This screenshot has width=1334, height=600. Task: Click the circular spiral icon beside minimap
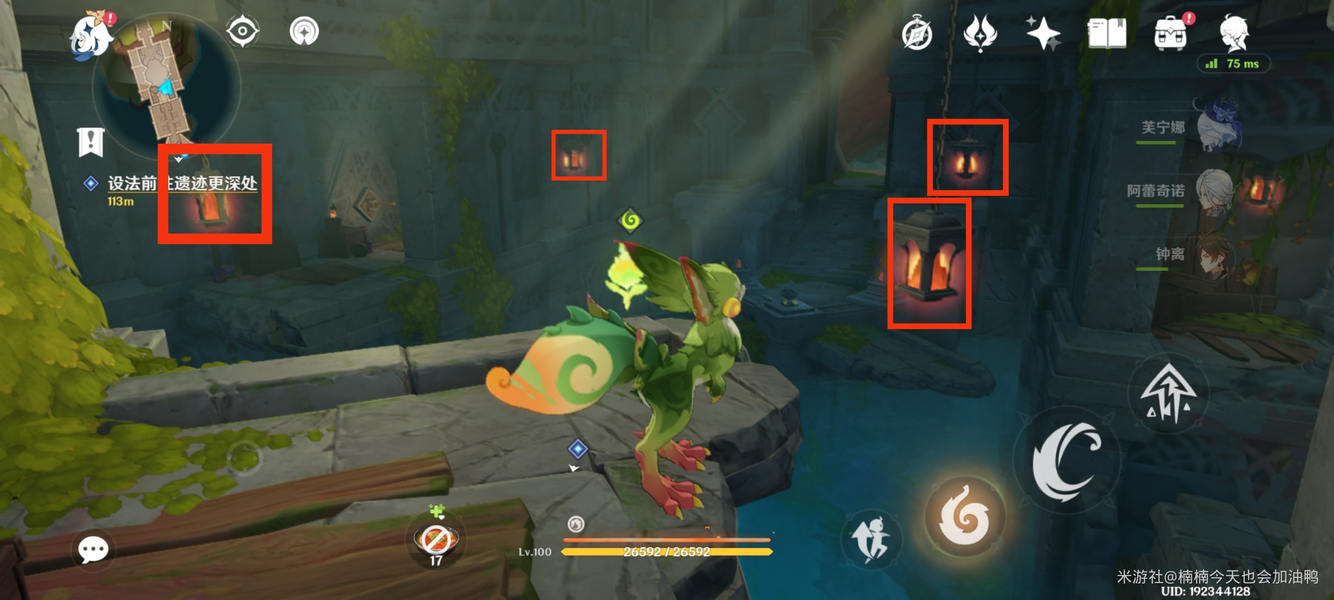(304, 32)
